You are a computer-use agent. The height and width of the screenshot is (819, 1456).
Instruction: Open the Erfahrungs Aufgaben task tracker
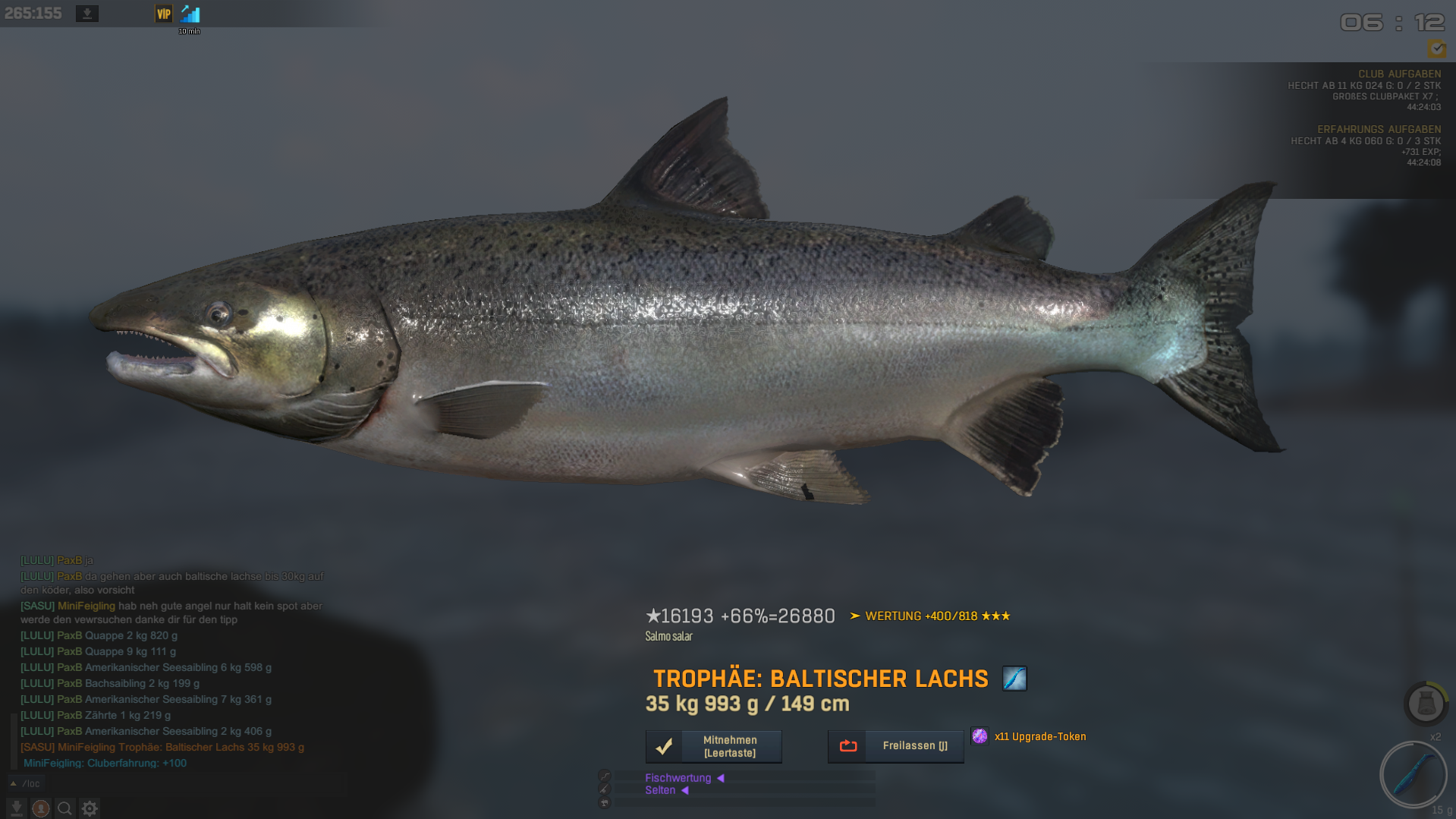1378,129
